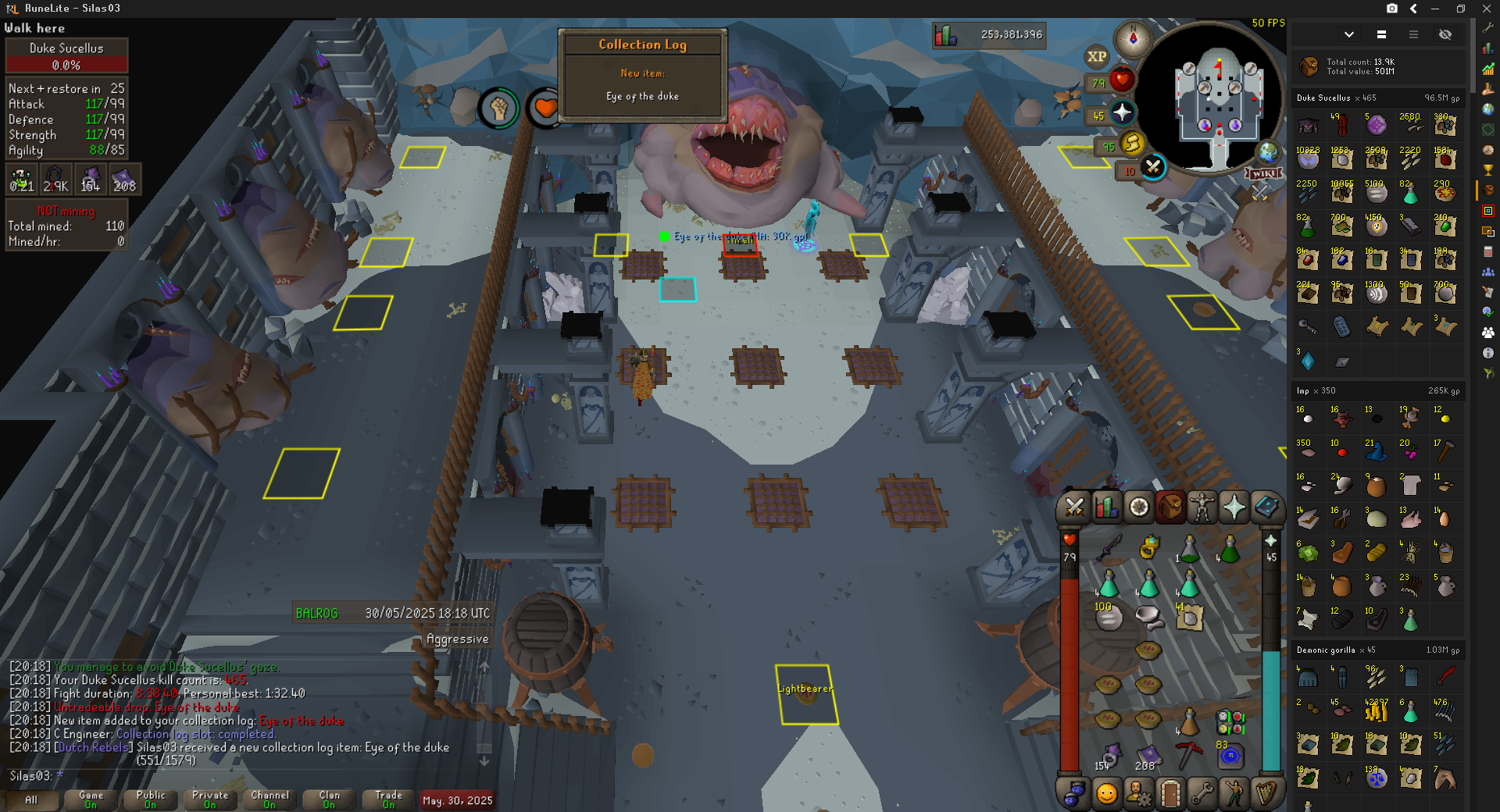Switch to the Skills tab
This screenshot has height=812, width=1500.
point(1106,508)
